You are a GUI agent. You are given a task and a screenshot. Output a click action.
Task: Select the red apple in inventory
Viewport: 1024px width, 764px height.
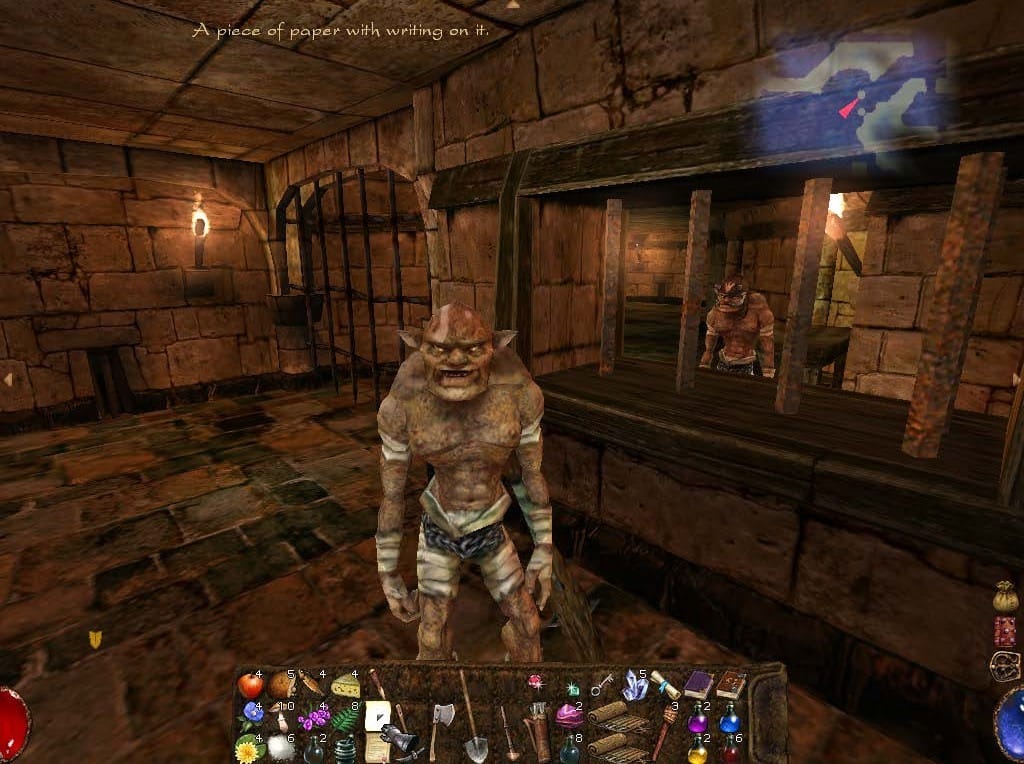coord(249,686)
